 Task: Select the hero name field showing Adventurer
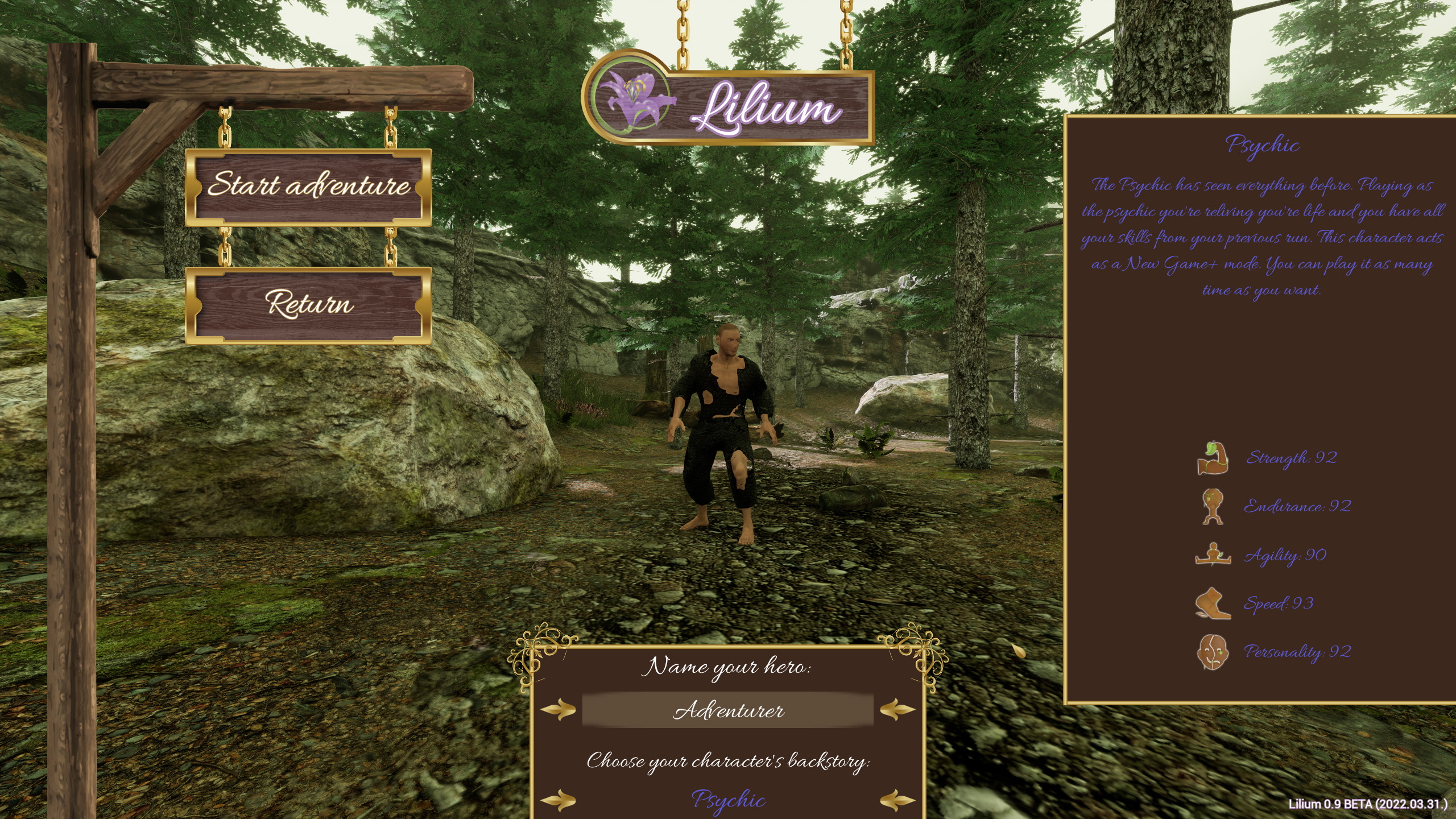point(727,710)
